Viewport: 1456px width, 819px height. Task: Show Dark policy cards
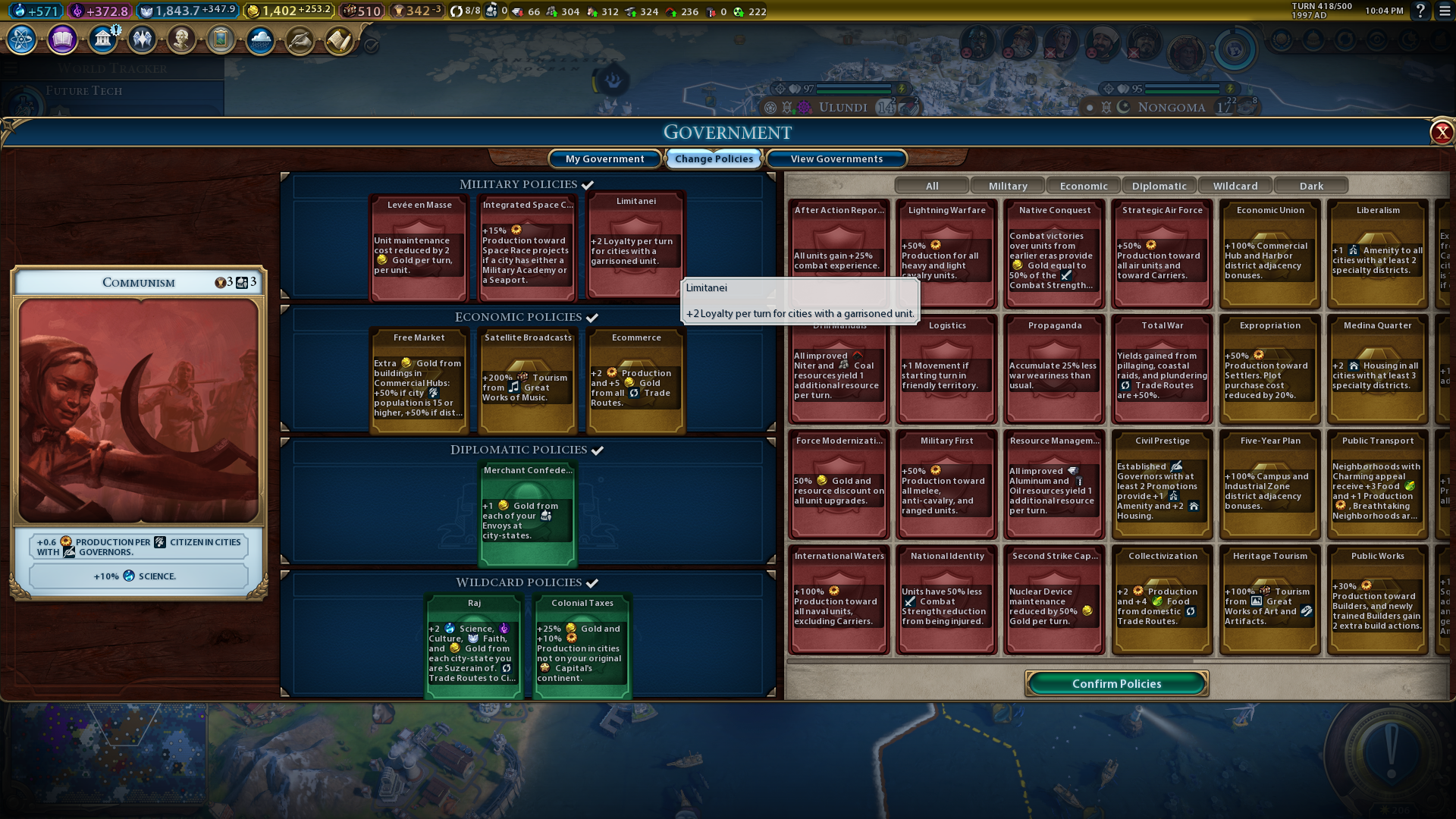(1311, 186)
